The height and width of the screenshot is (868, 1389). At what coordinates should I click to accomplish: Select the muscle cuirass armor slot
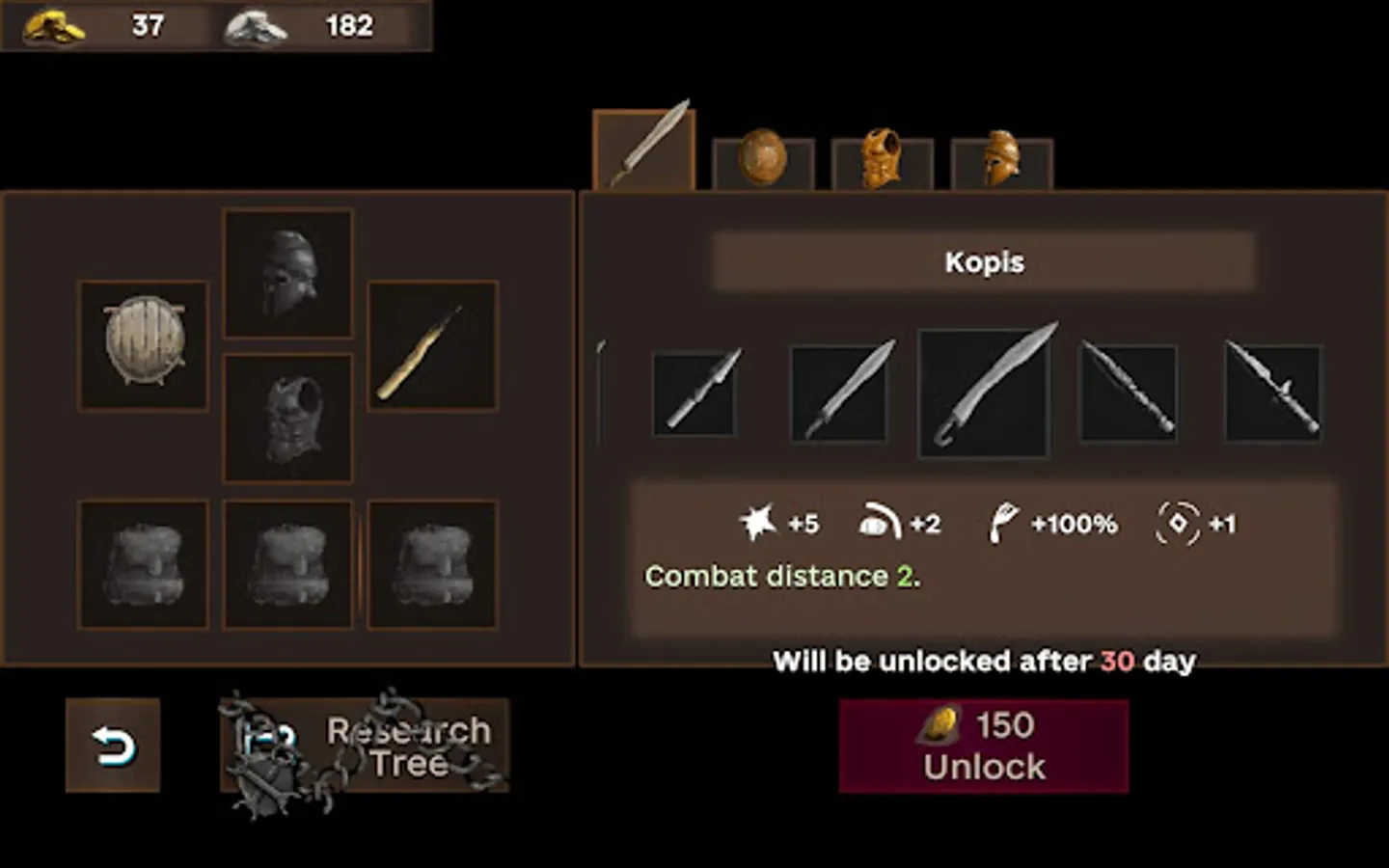point(287,419)
